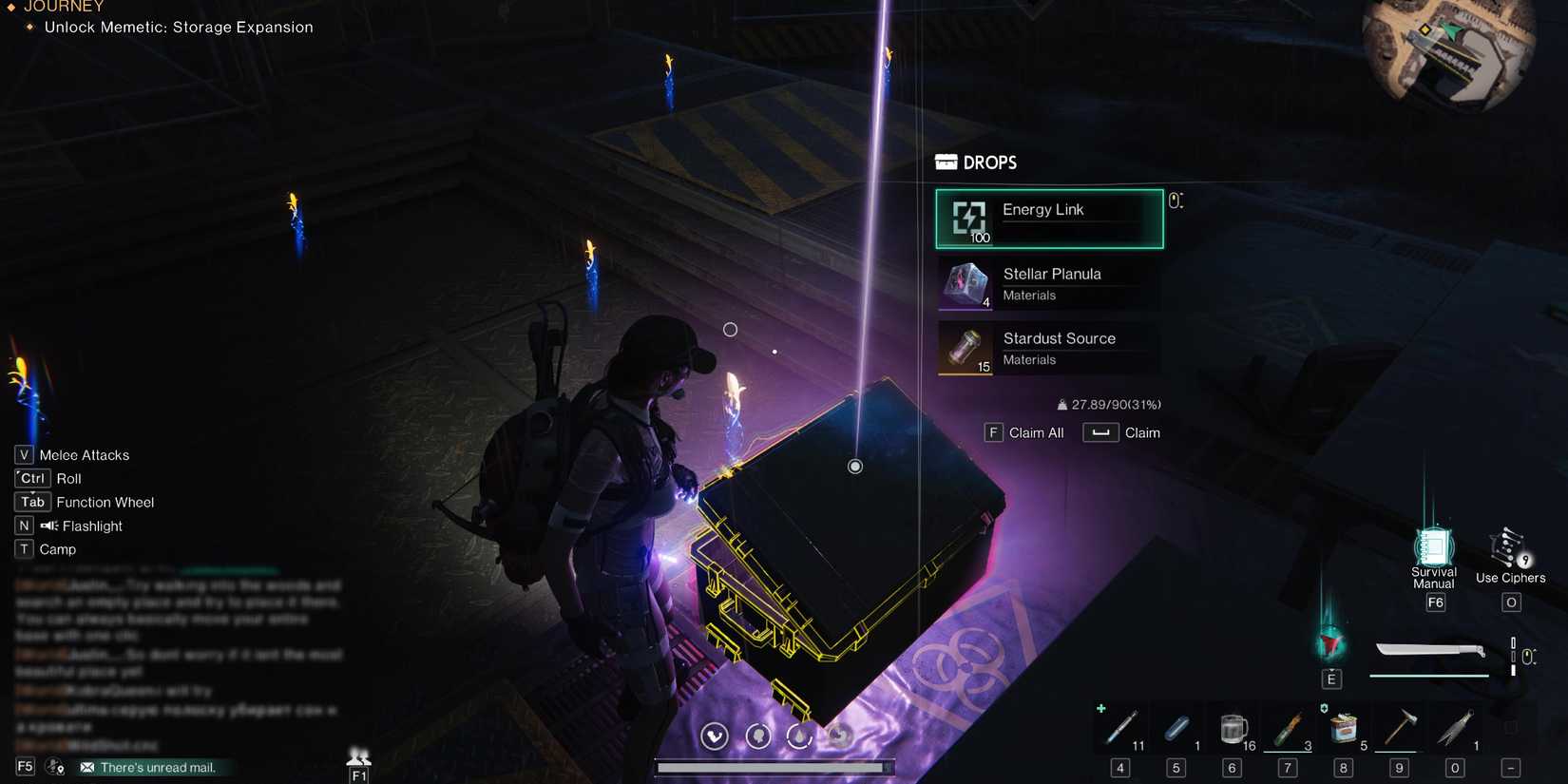This screenshot has width=1568, height=784.
Task: Toggle voice chat mute on the microphone icon
Action: 54,766
